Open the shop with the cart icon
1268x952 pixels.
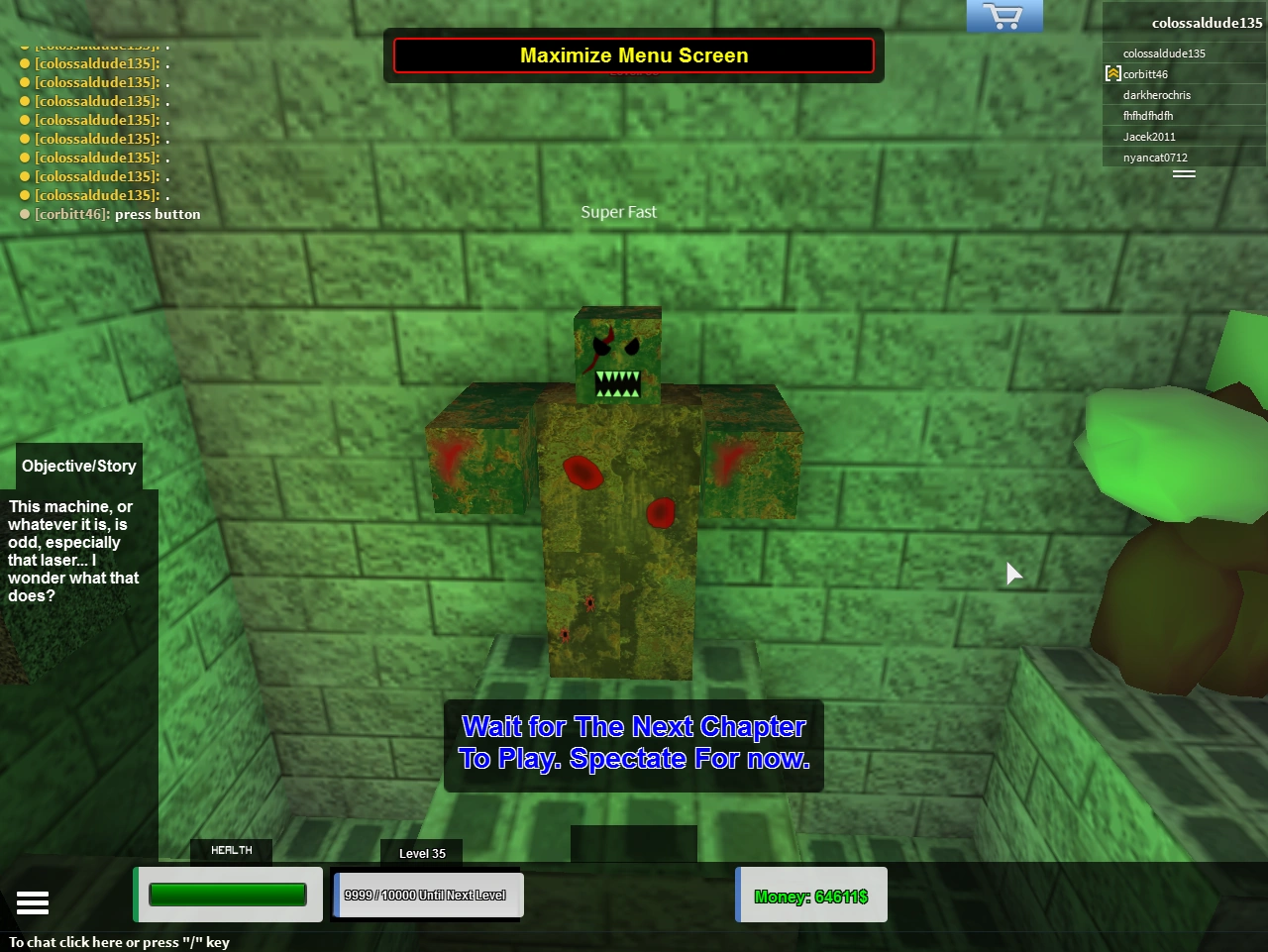(x=1004, y=16)
